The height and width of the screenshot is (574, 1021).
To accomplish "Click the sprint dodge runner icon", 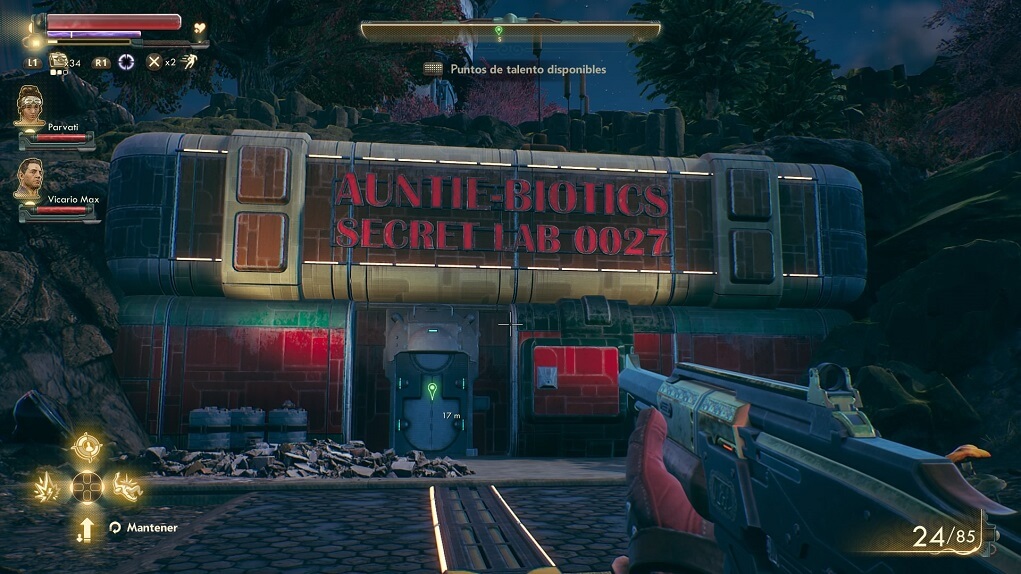I will tap(187, 62).
